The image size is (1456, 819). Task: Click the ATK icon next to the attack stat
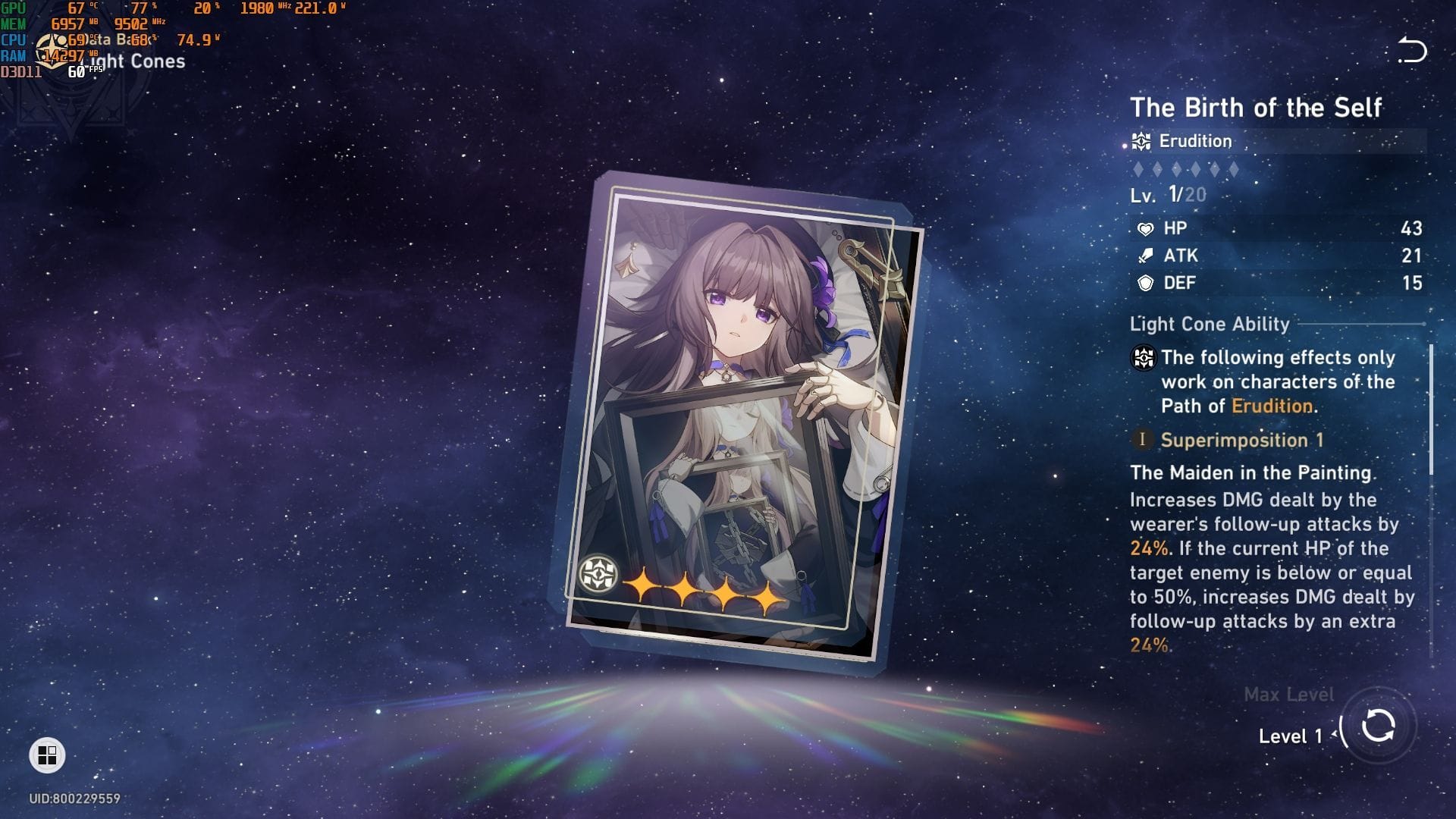(1145, 256)
